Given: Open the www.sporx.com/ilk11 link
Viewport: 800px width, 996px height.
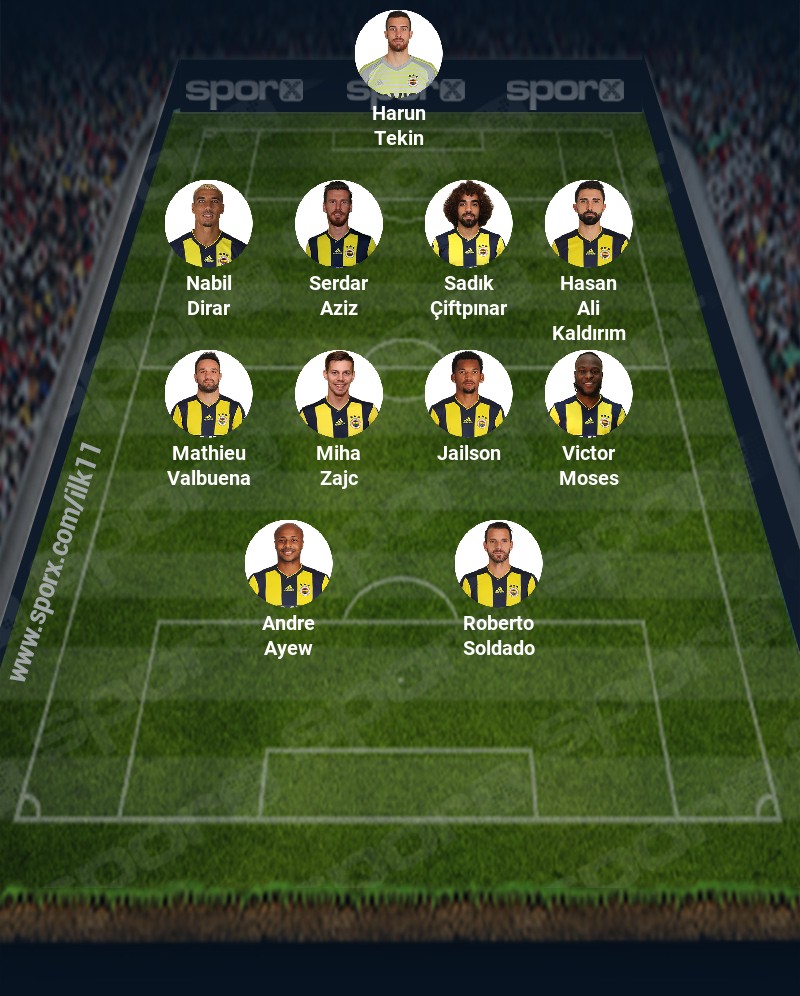Looking at the screenshot, I should (57, 562).
